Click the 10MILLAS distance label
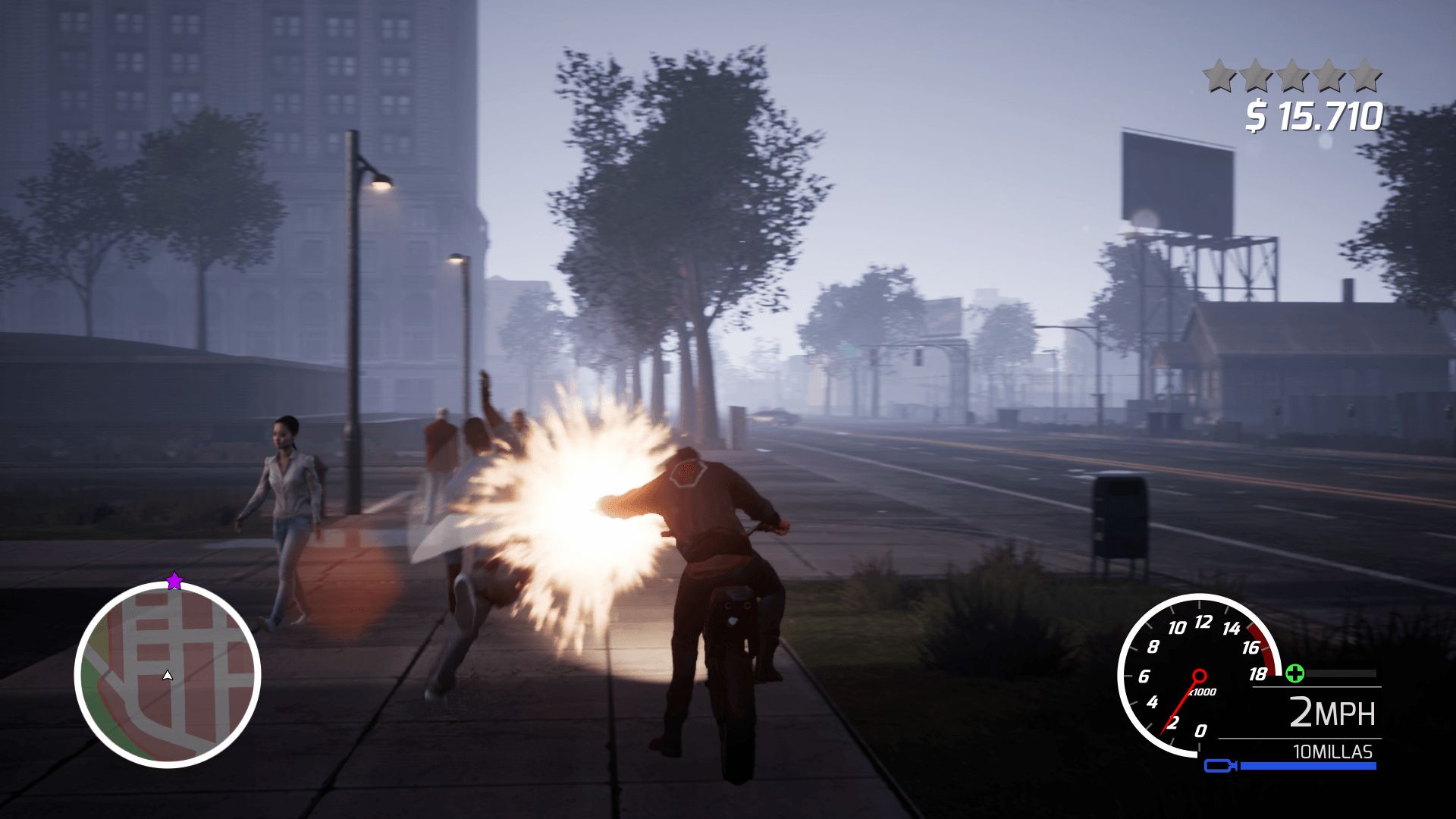1456x819 pixels. click(1332, 751)
